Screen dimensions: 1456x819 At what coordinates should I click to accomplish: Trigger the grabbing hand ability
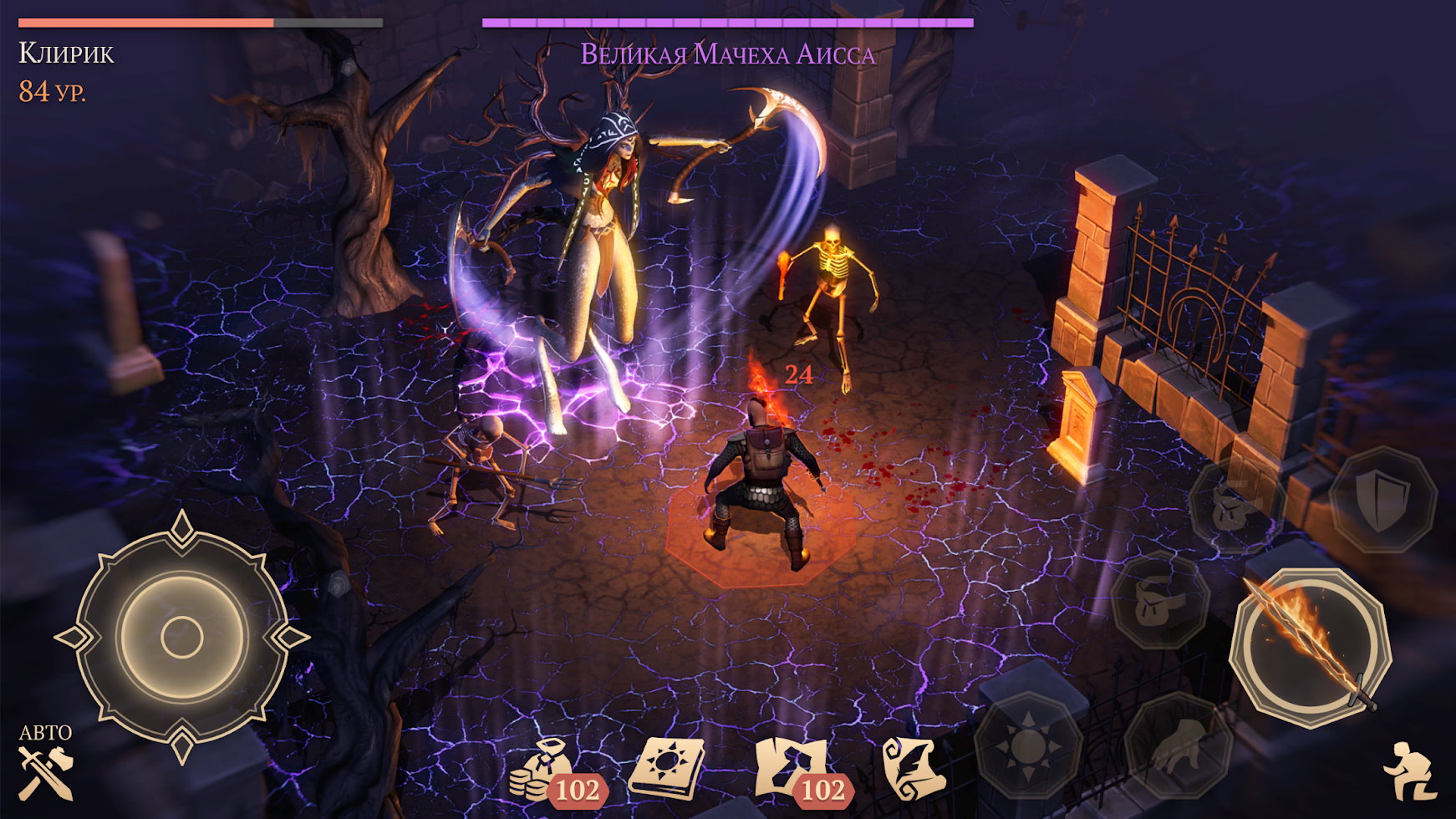pyautogui.click(x=1178, y=745)
